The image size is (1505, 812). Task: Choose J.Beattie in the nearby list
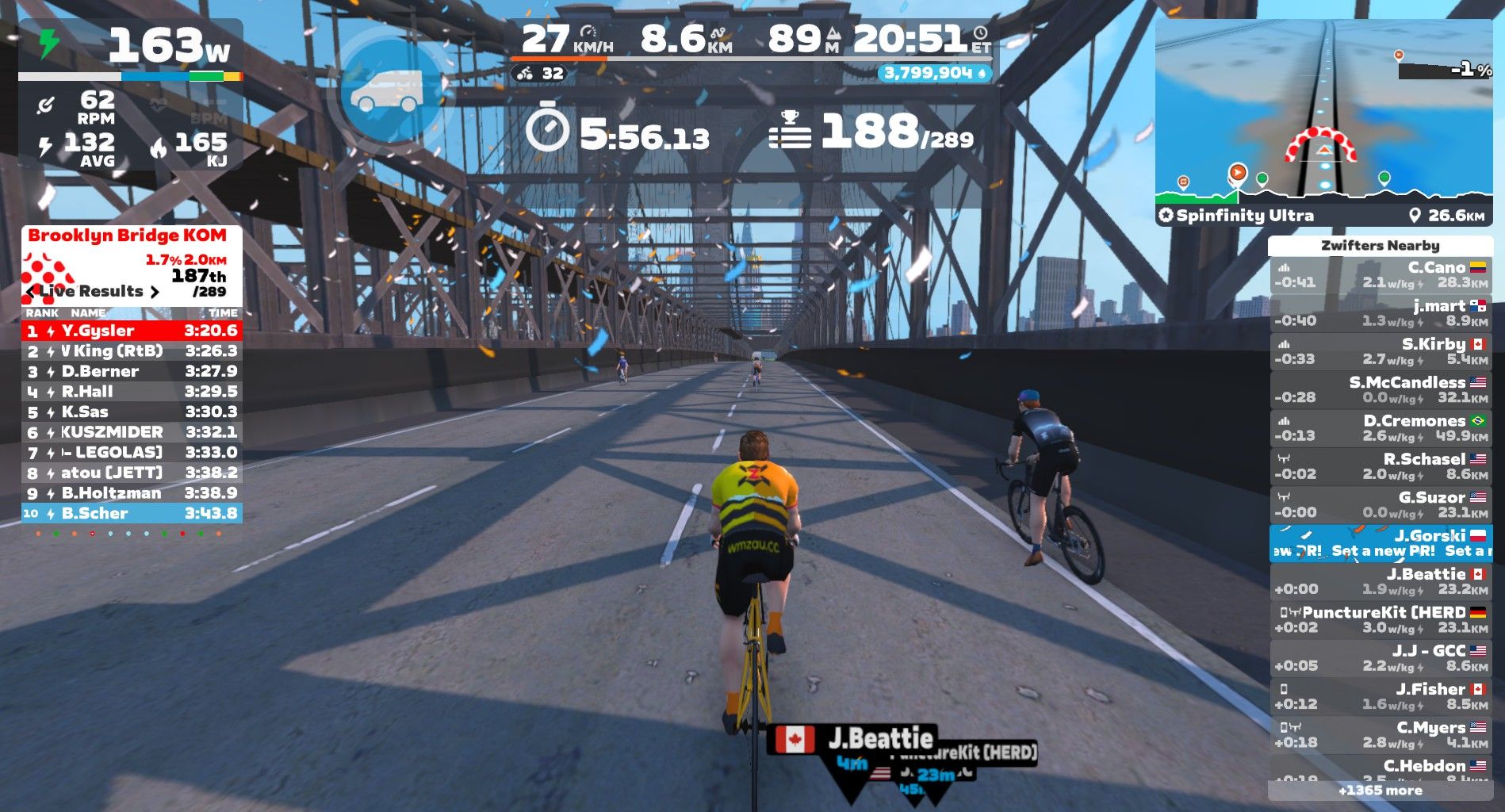(x=1381, y=581)
